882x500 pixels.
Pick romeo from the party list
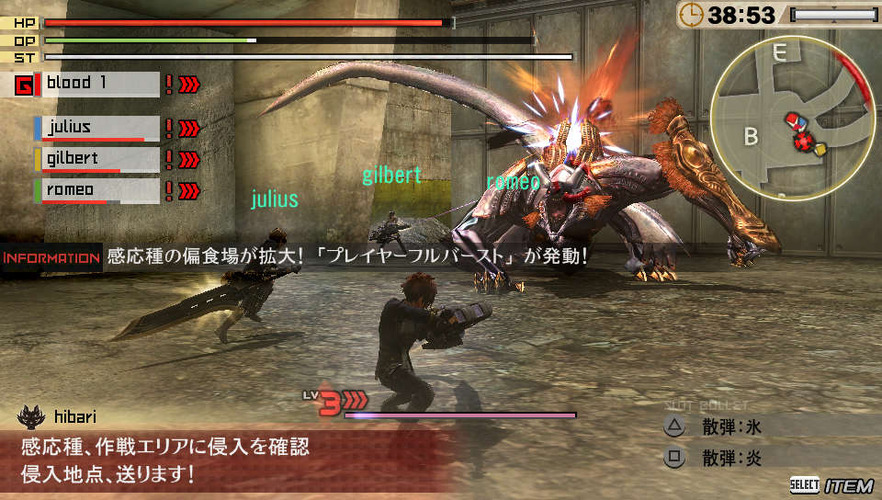[98, 190]
